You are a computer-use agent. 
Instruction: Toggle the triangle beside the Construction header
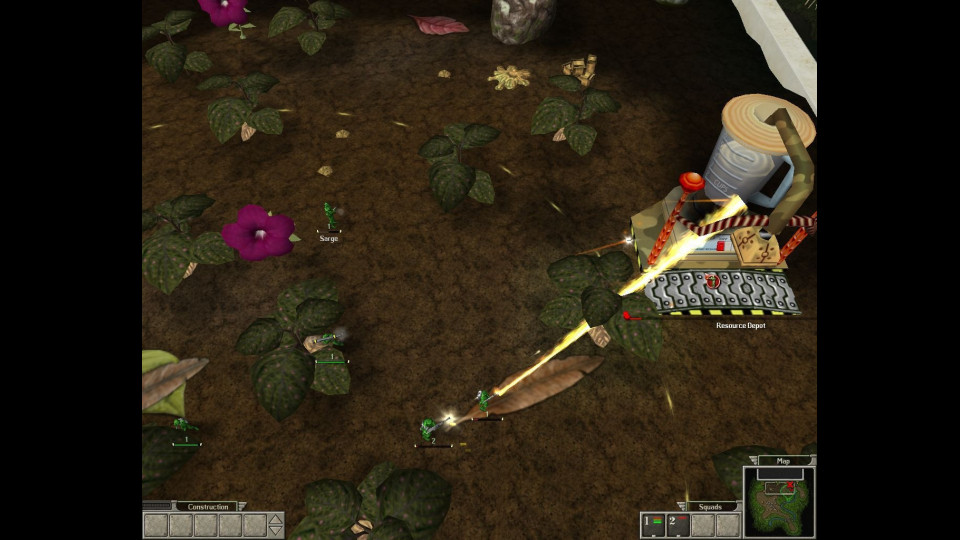pos(243,507)
